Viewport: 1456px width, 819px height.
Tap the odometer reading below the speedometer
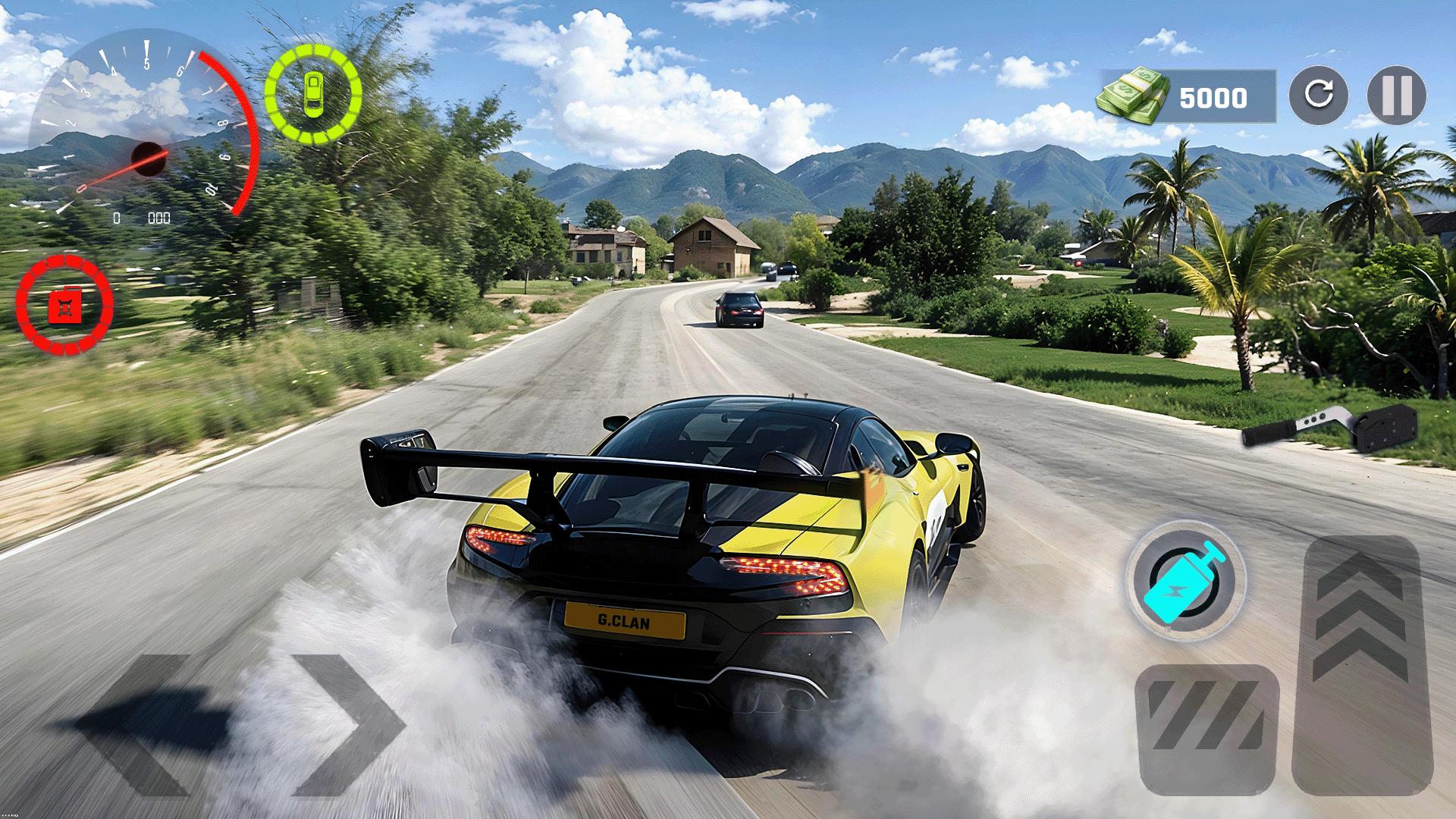pyautogui.click(x=140, y=218)
